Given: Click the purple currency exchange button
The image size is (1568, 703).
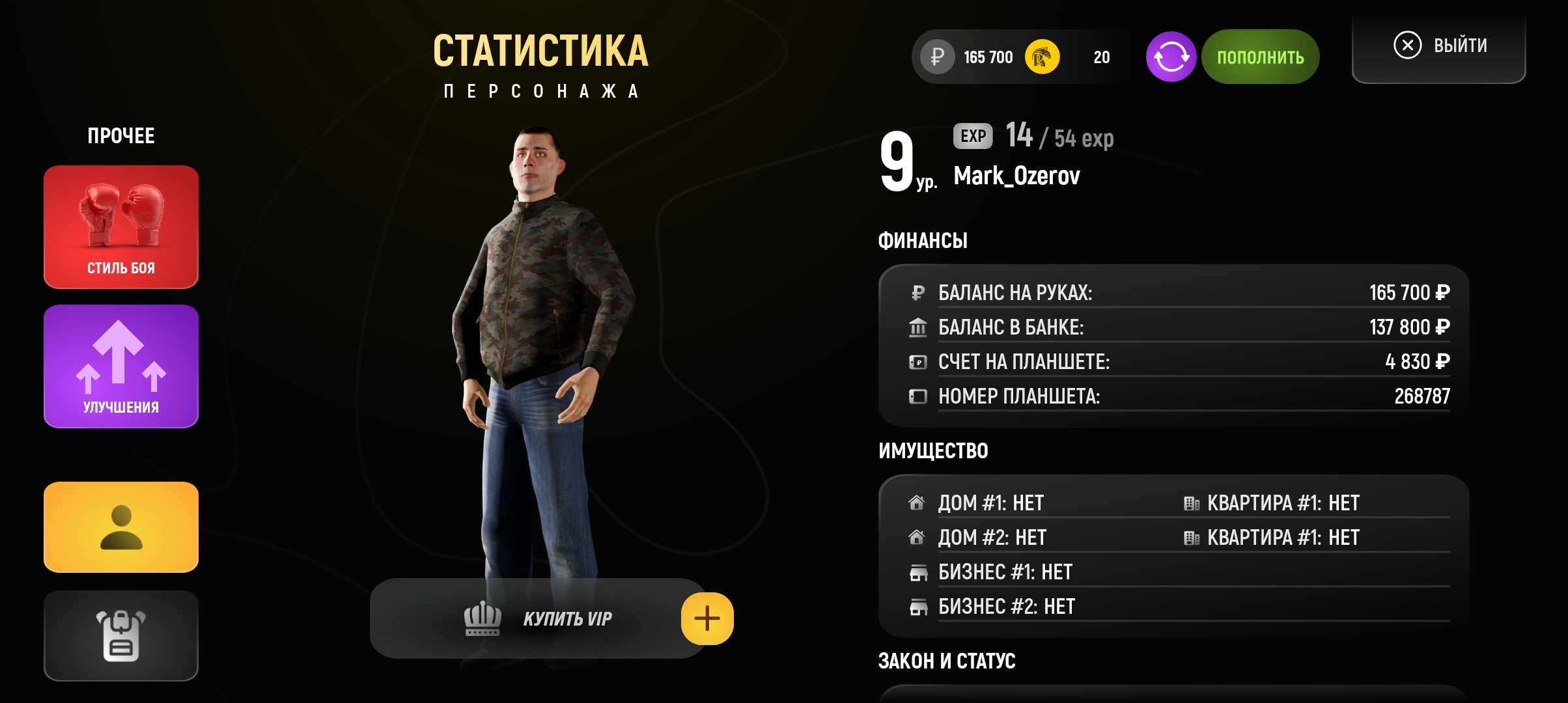Looking at the screenshot, I should tap(1171, 57).
